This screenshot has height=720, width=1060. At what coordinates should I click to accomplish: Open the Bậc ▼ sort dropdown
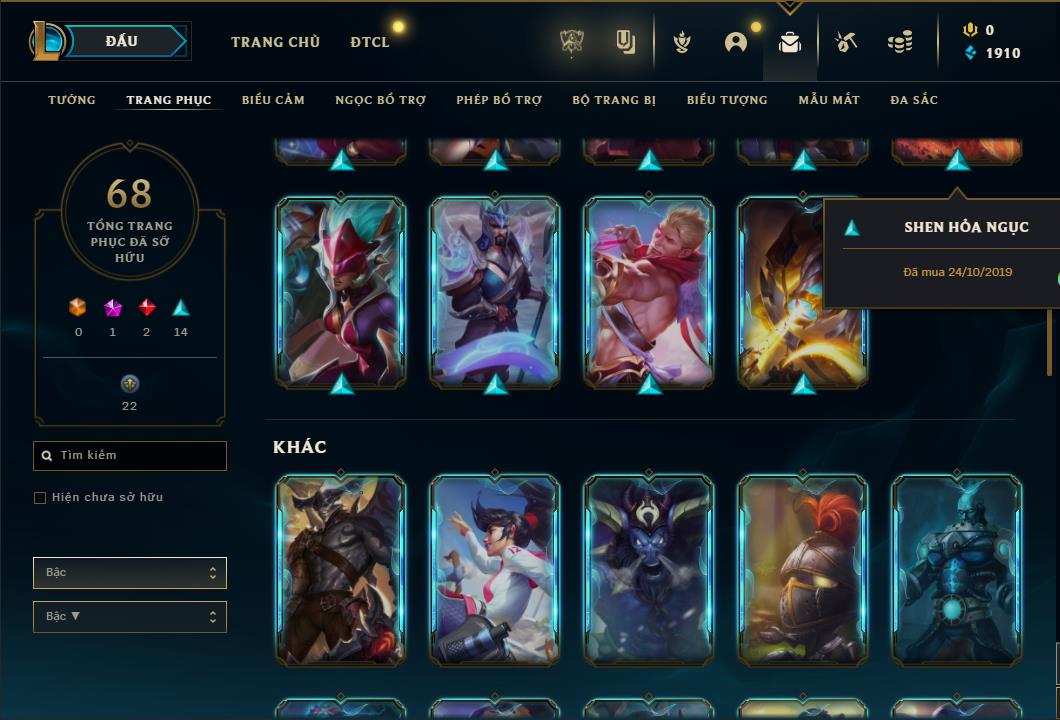tap(130, 617)
